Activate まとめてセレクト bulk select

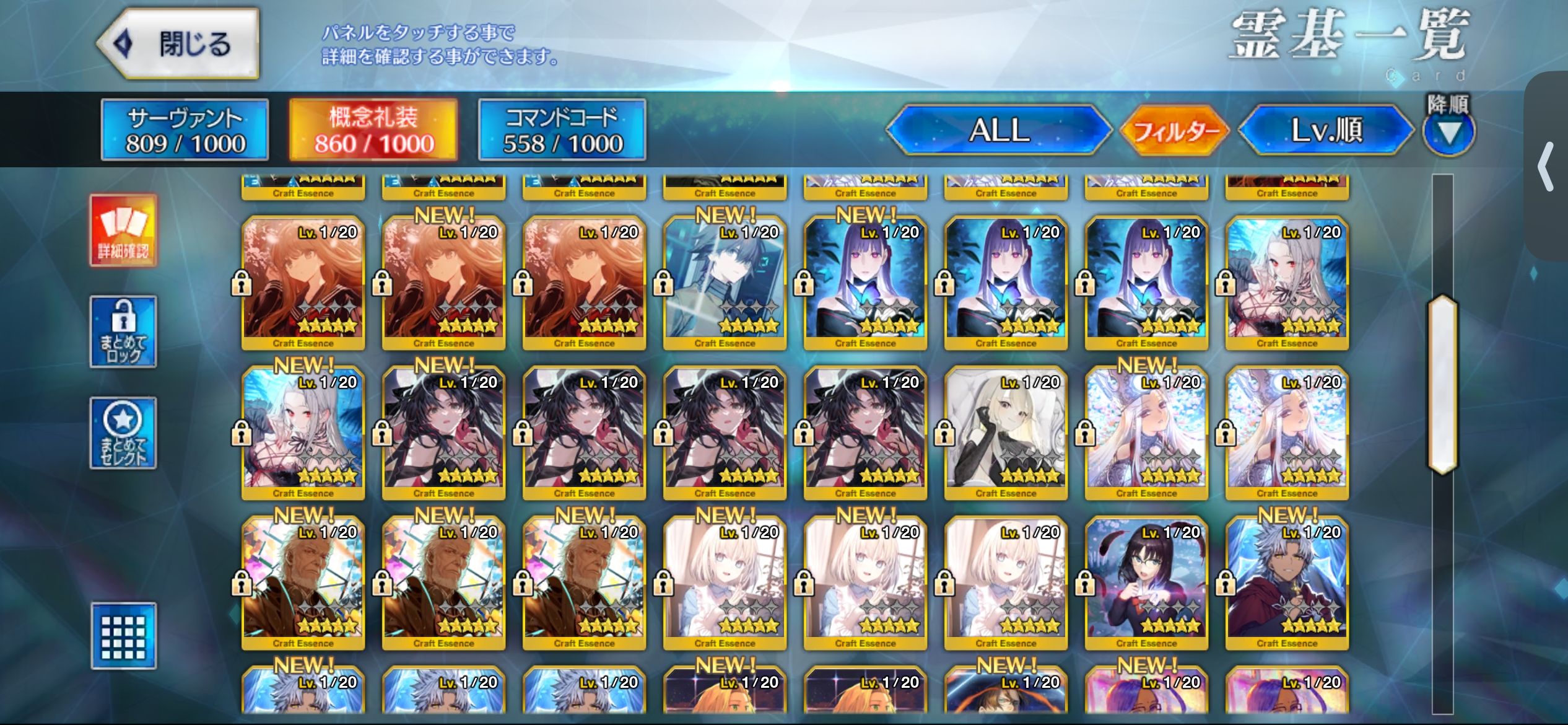pos(123,433)
